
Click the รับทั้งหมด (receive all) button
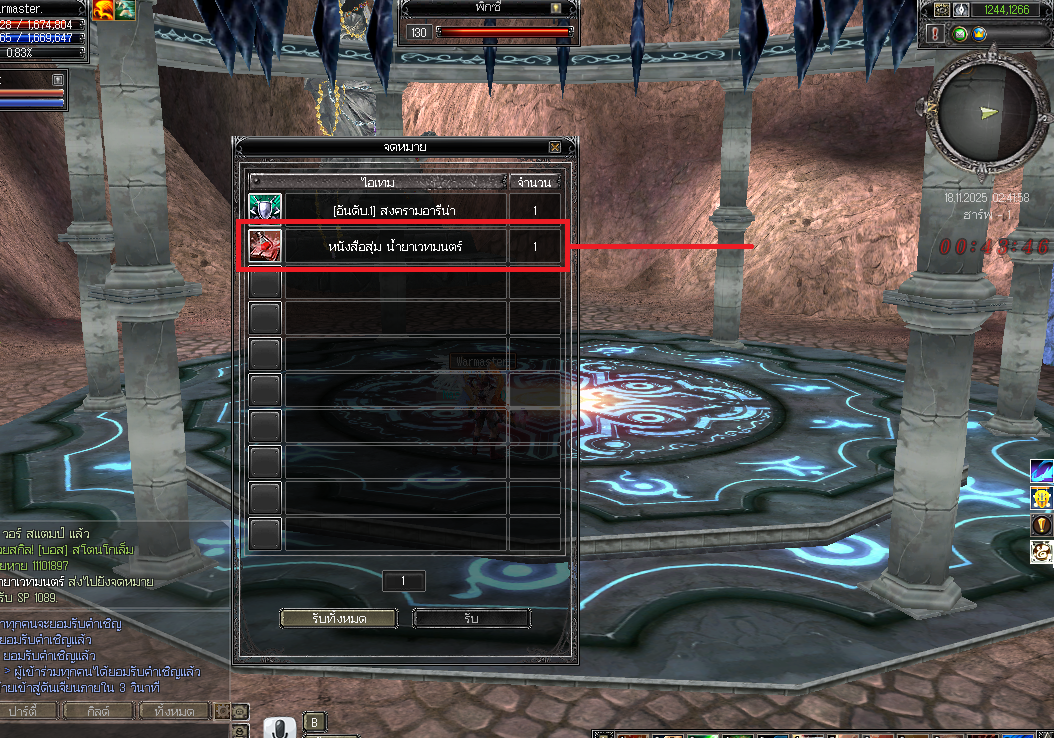[x=338, y=619]
